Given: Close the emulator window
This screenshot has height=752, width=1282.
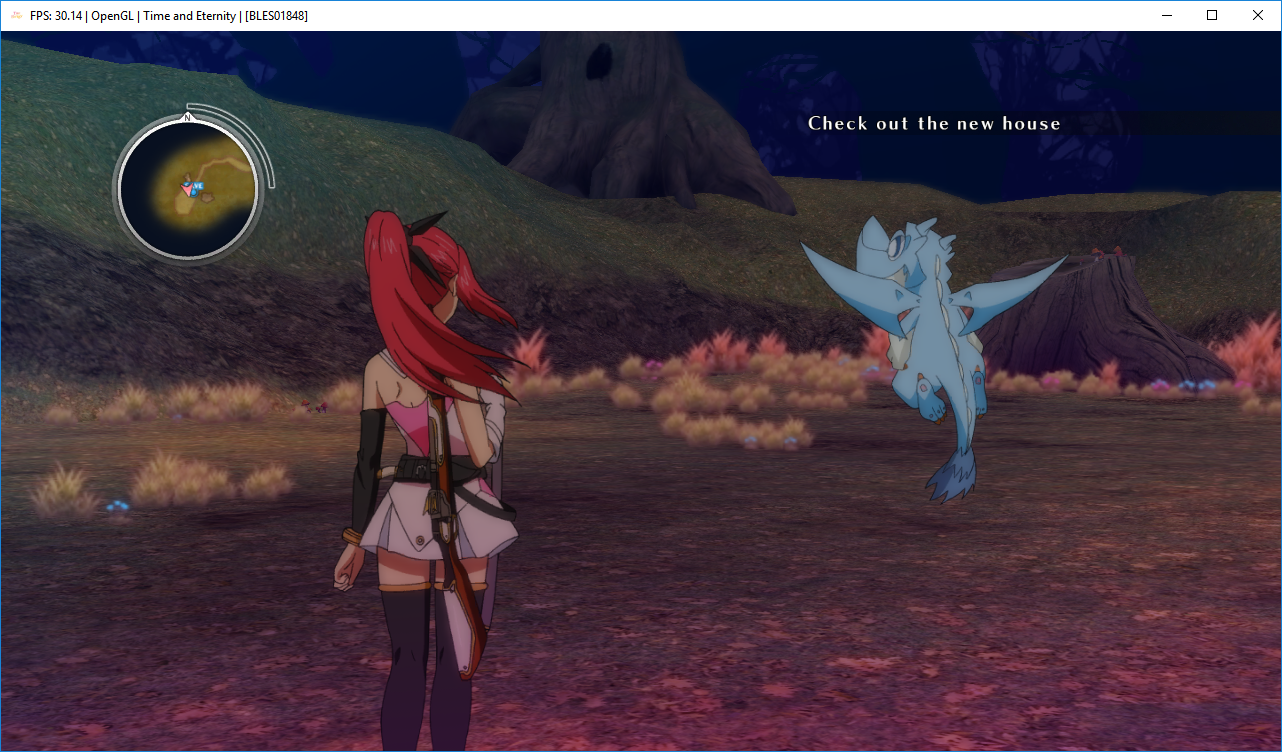Looking at the screenshot, I should pyautogui.click(x=1258, y=15).
